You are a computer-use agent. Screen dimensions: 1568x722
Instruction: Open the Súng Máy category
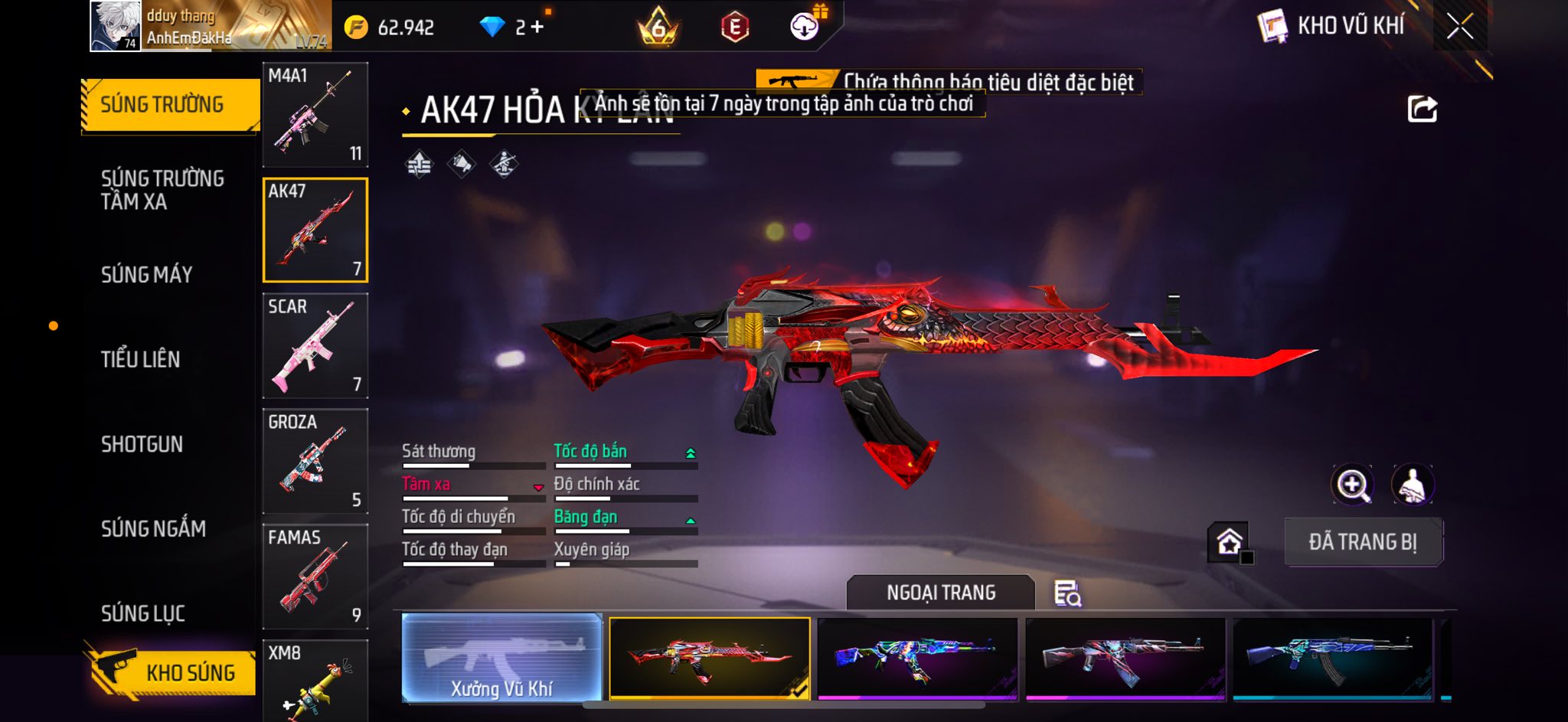point(147,274)
